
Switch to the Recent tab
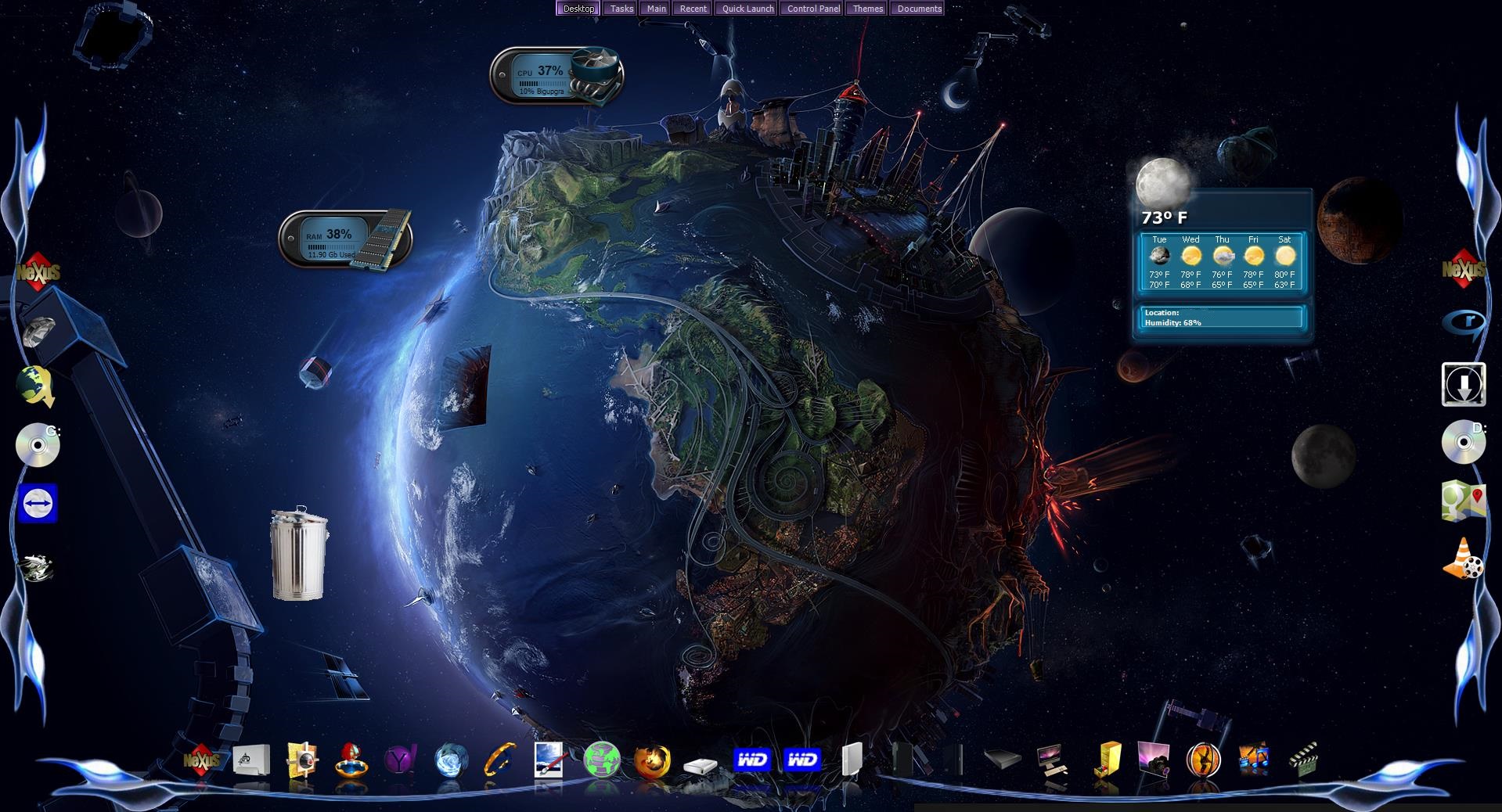pyautogui.click(x=693, y=9)
